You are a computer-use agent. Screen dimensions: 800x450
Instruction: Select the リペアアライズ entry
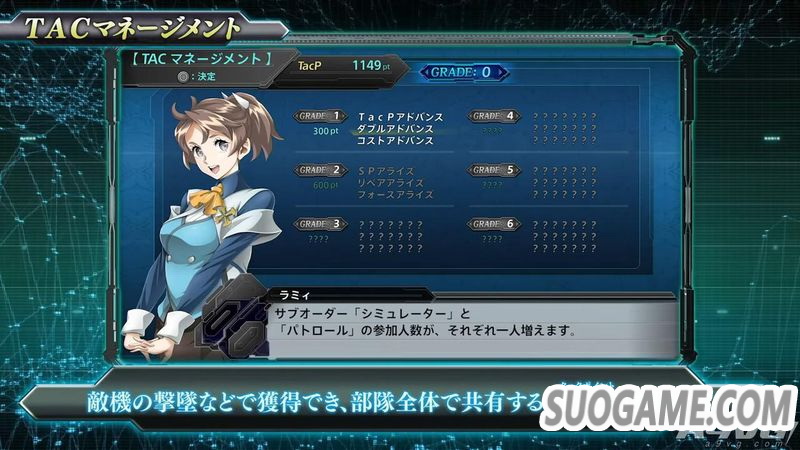[x=391, y=183]
